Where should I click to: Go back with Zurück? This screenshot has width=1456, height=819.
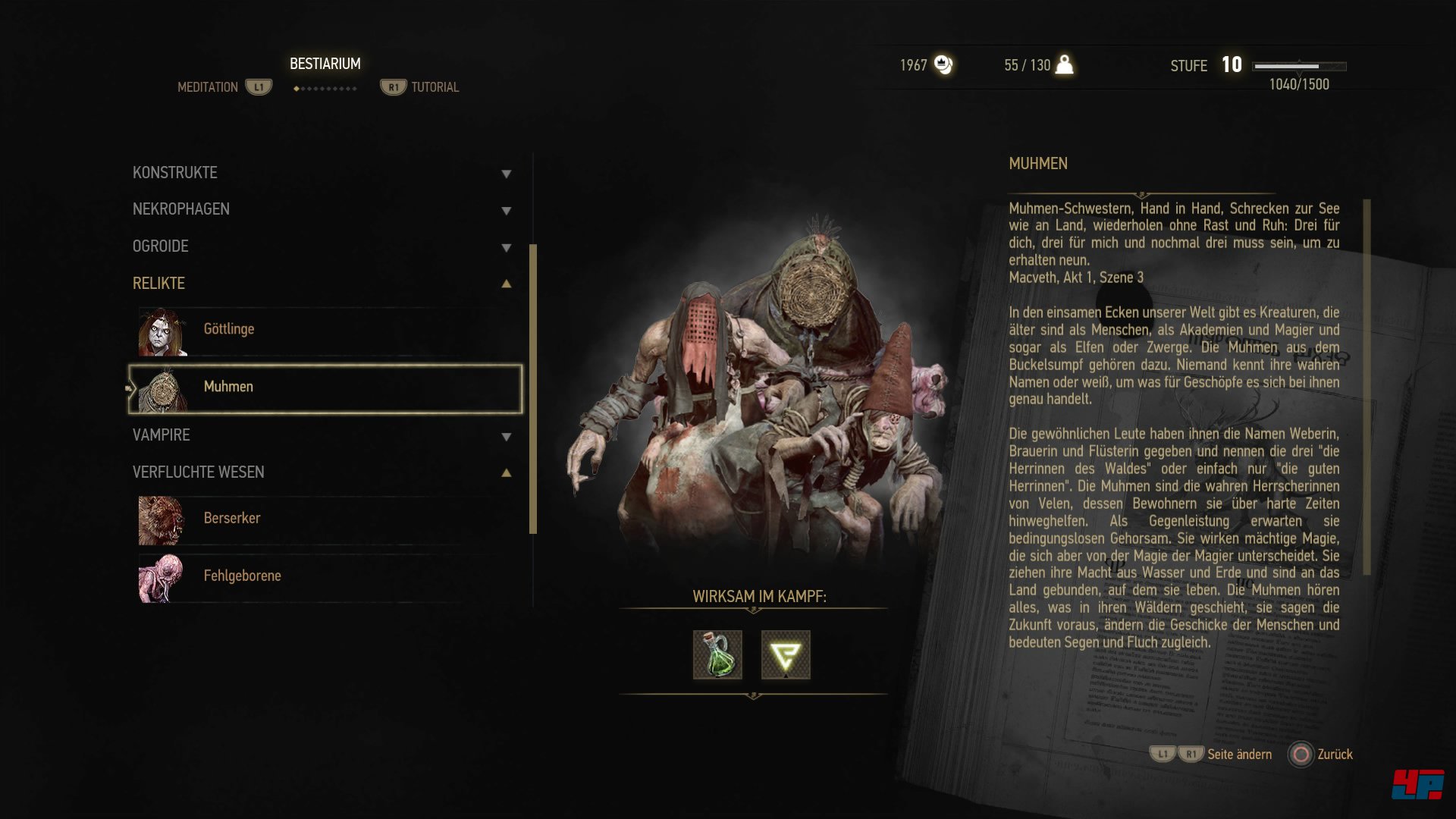[x=1321, y=755]
